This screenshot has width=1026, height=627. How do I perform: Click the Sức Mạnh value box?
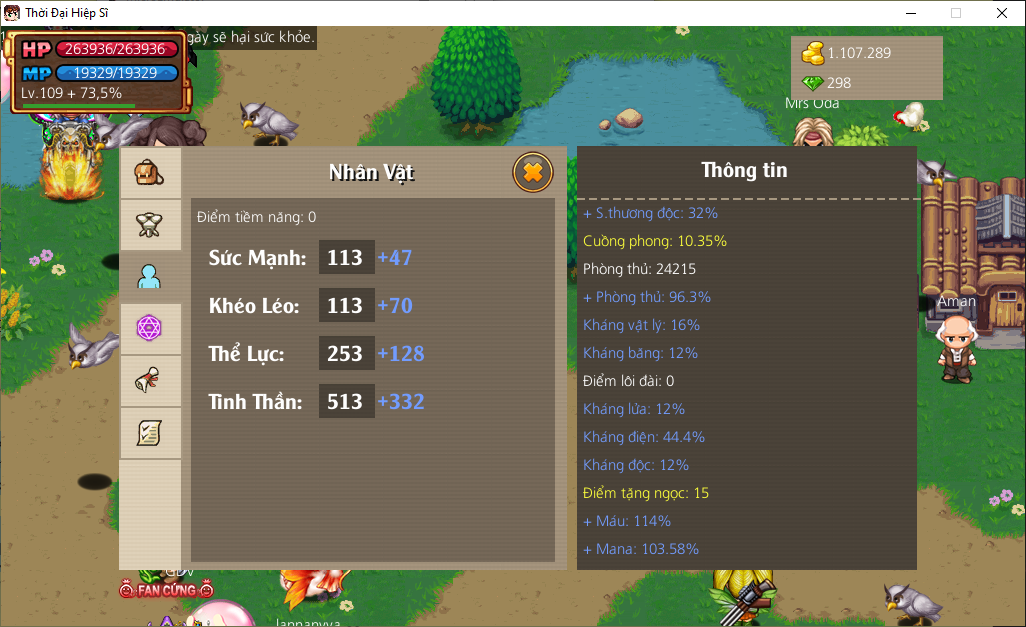pyautogui.click(x=346, y=258)
